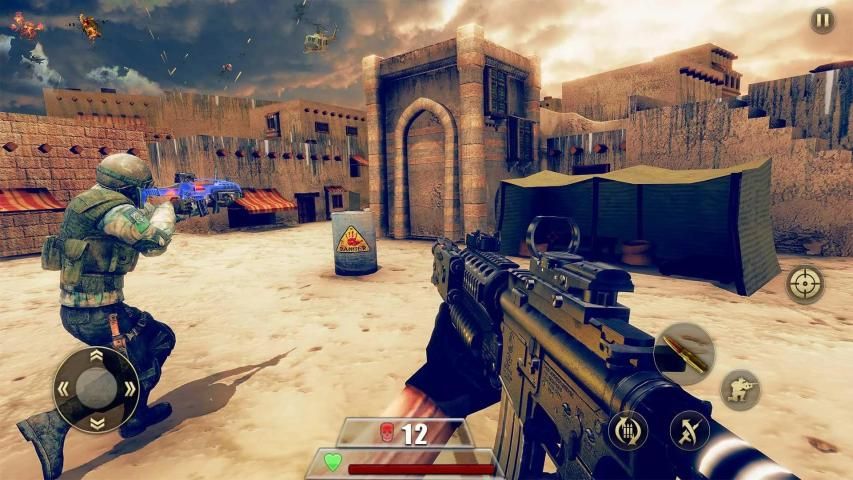Tap the joystick's center knob
Screen dimensions: 853x480
point(96,389)
